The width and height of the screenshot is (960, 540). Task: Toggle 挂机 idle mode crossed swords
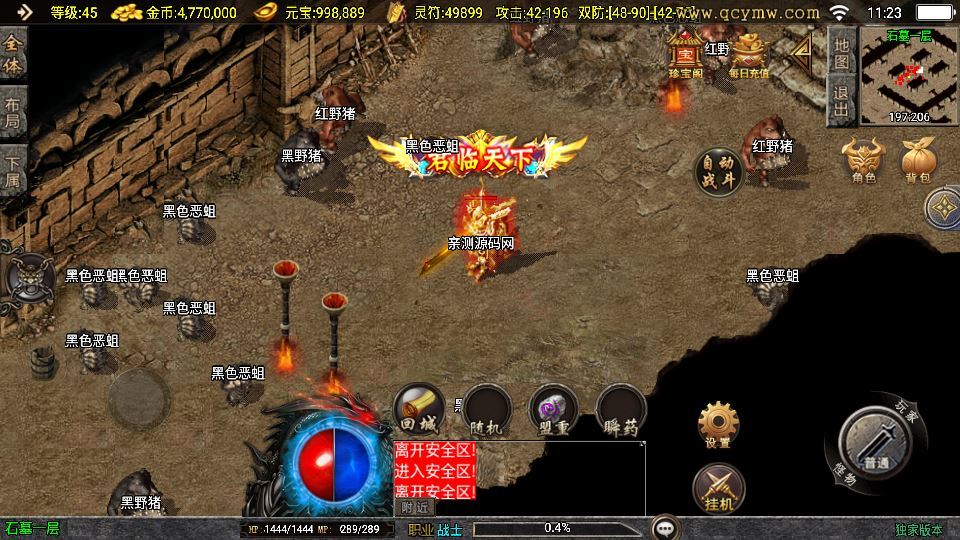tap(718, 489)
